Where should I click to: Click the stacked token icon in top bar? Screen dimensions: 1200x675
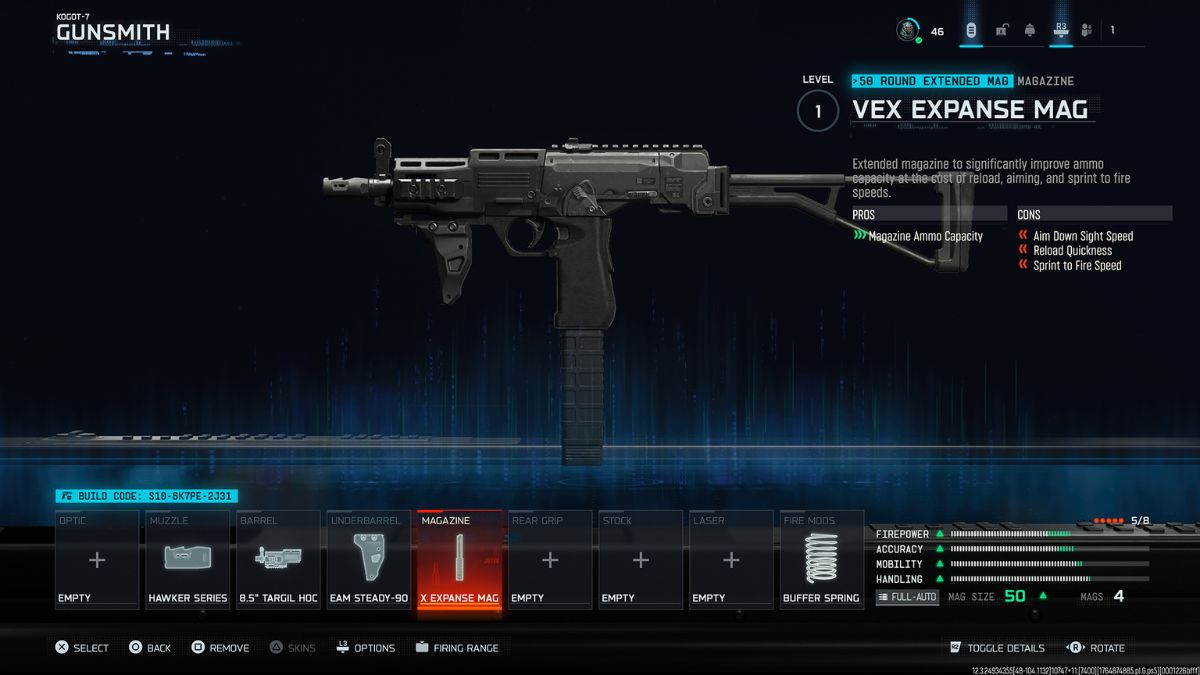[970, 30]
